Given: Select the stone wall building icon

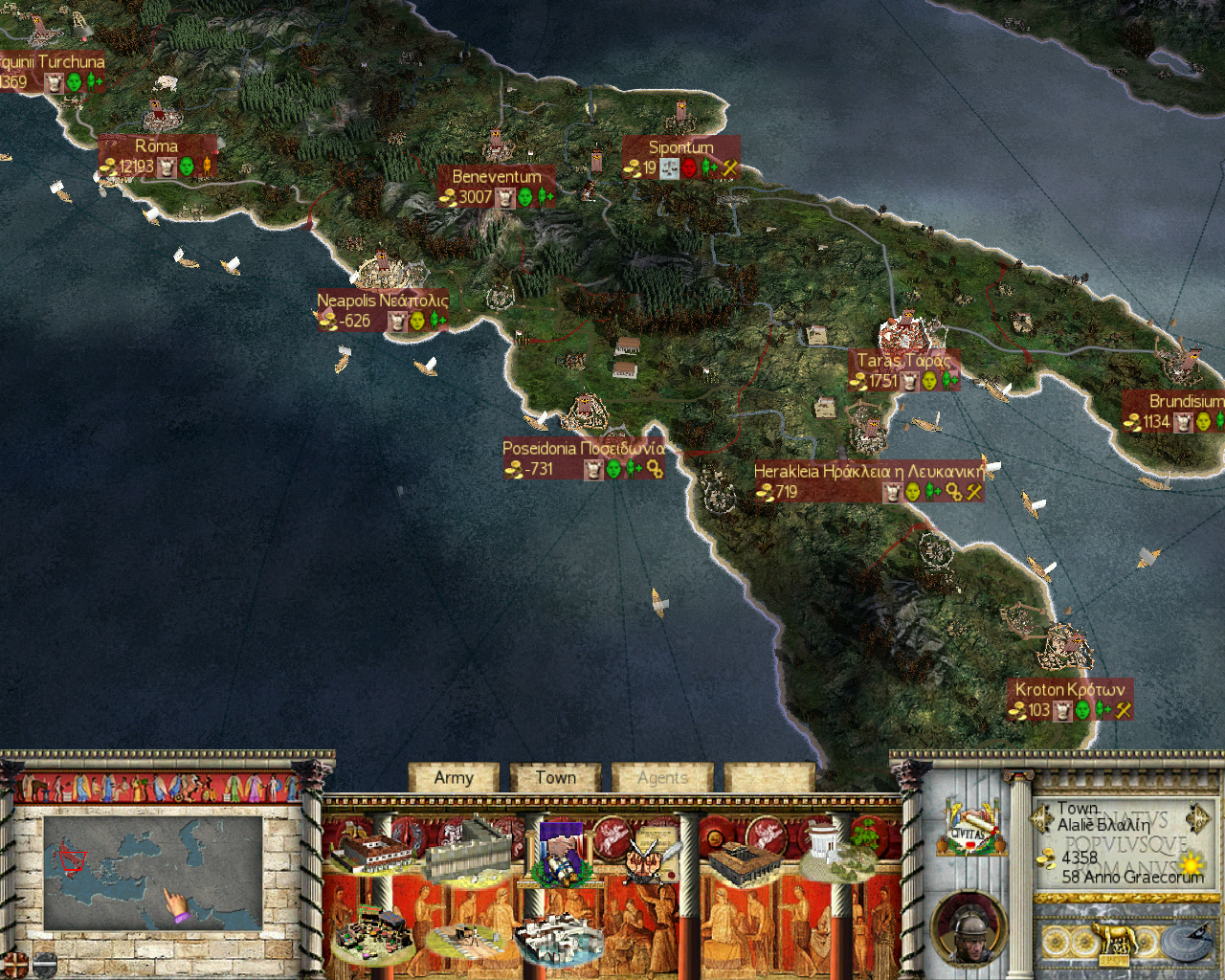Looking at the screenshot, I should [468, 848].
